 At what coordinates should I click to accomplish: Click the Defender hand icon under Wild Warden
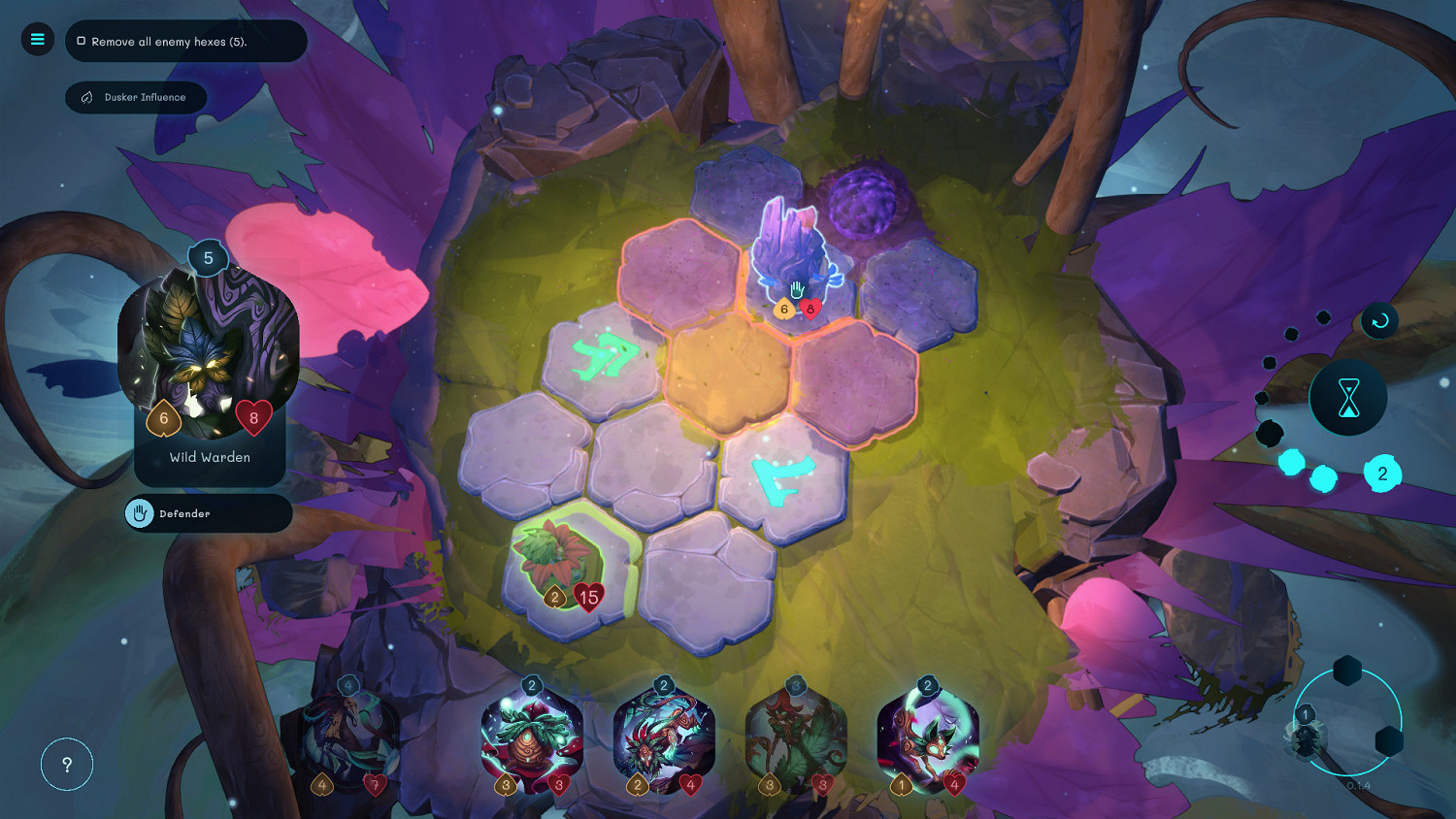(141, 513)
